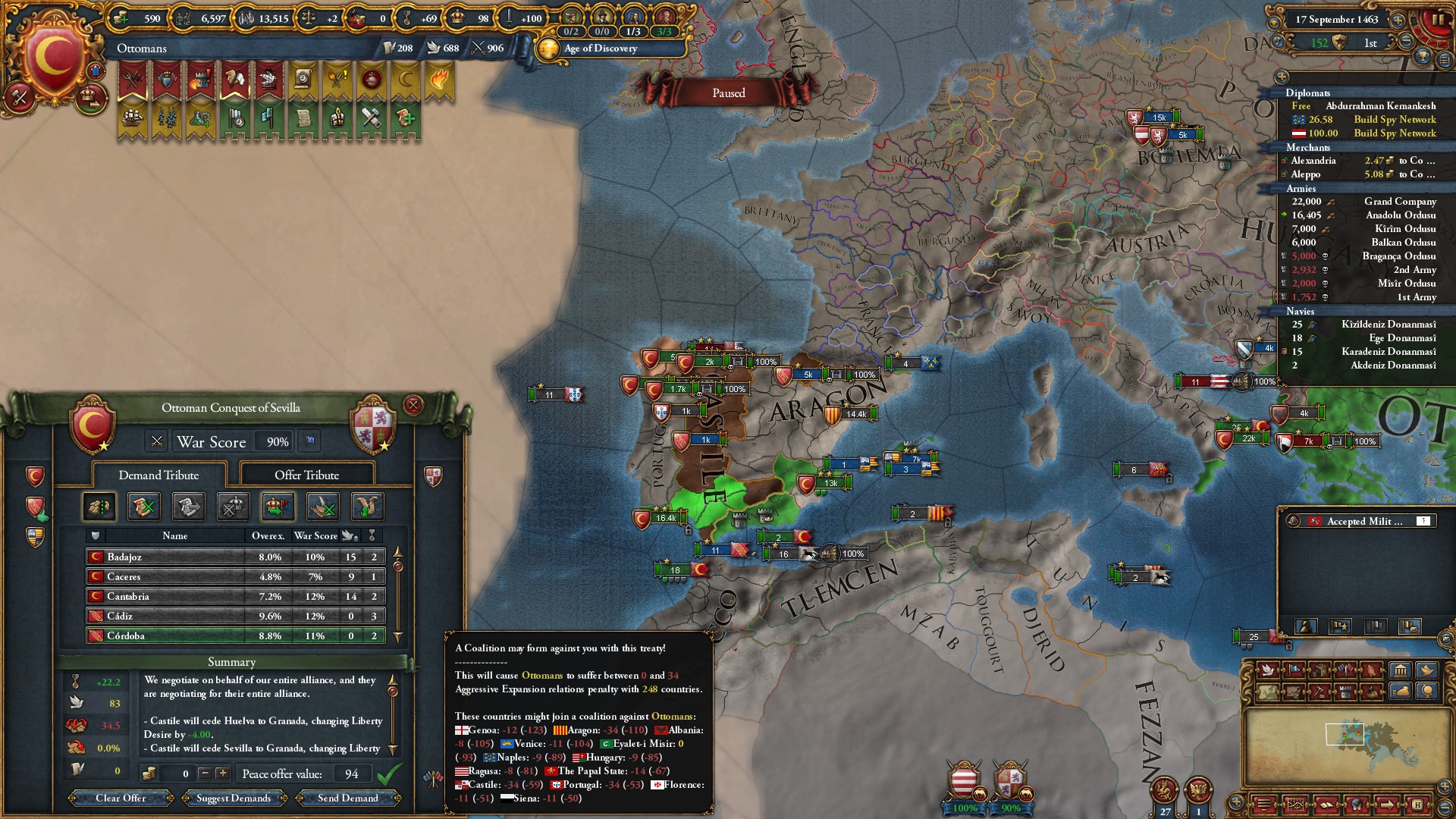This screenshot has height=819, width=1456.
Task: Open the Age of Discovery panel
Action: 599,49
